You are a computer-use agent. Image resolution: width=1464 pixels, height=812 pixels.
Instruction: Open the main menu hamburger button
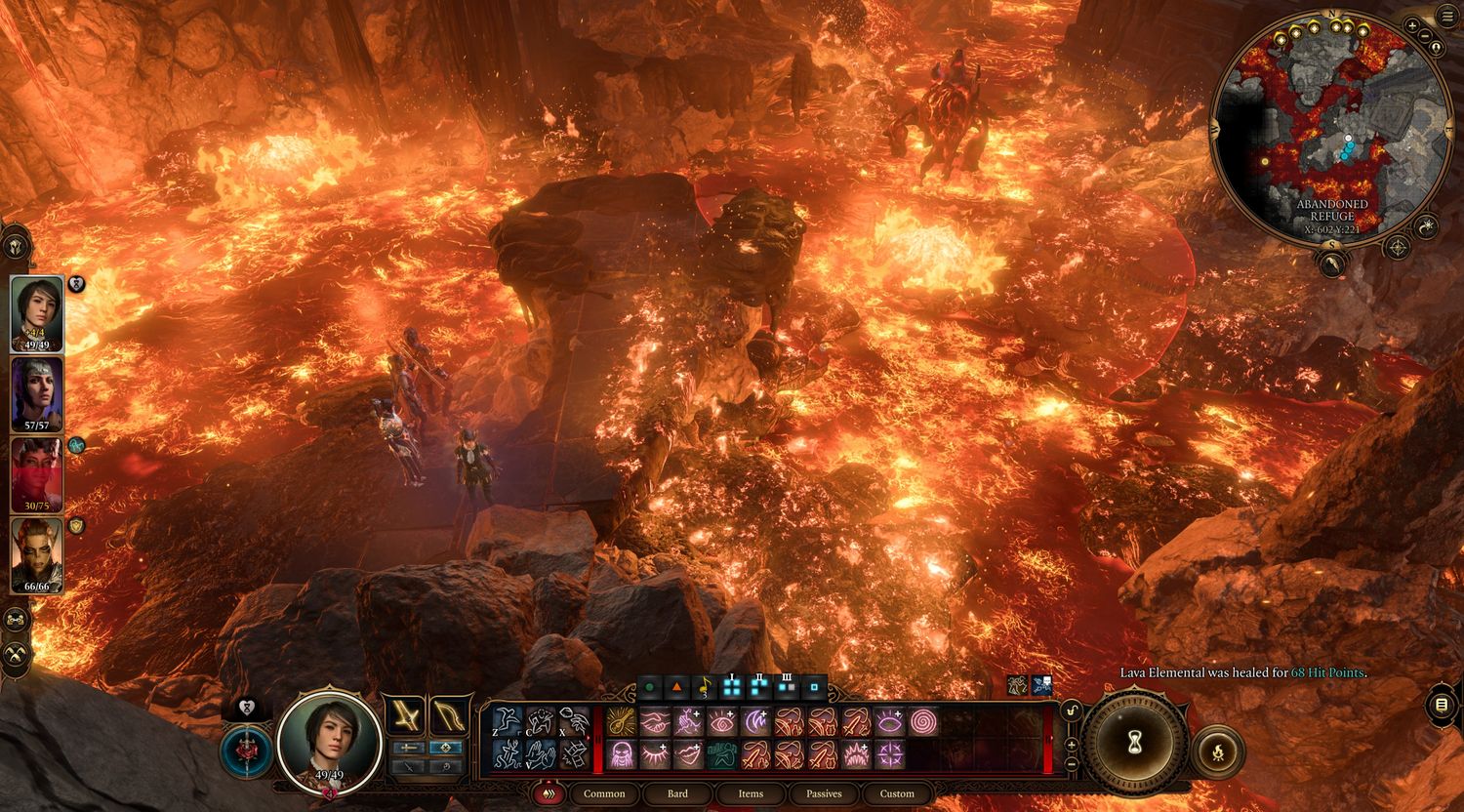tap(1445, 17)
